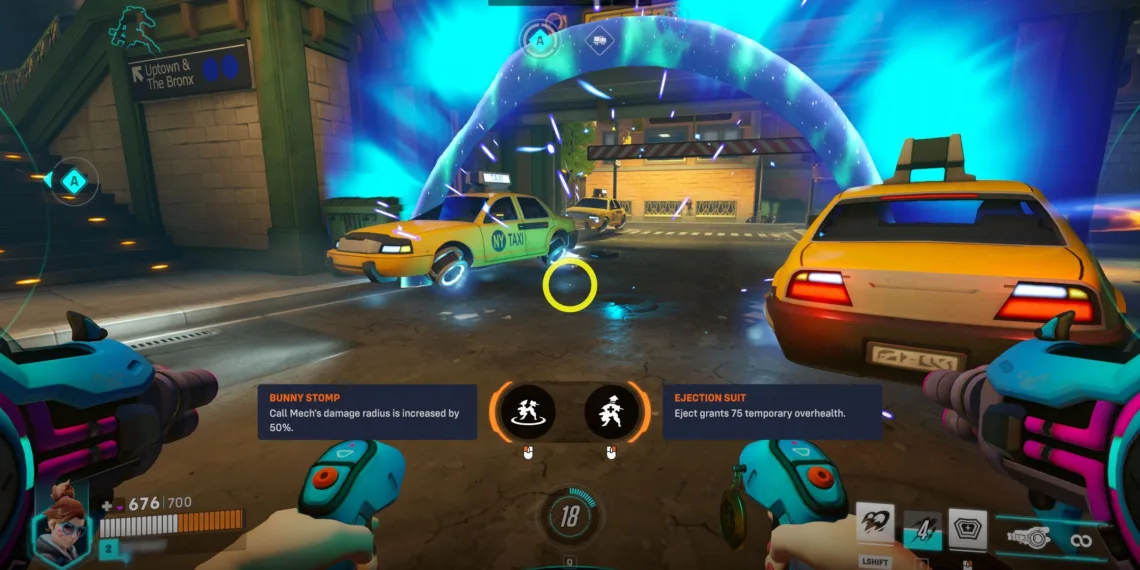Select the objective A waypoint by the stairs
Screen dimensions: 1140x570
click(x=73, y=181)
